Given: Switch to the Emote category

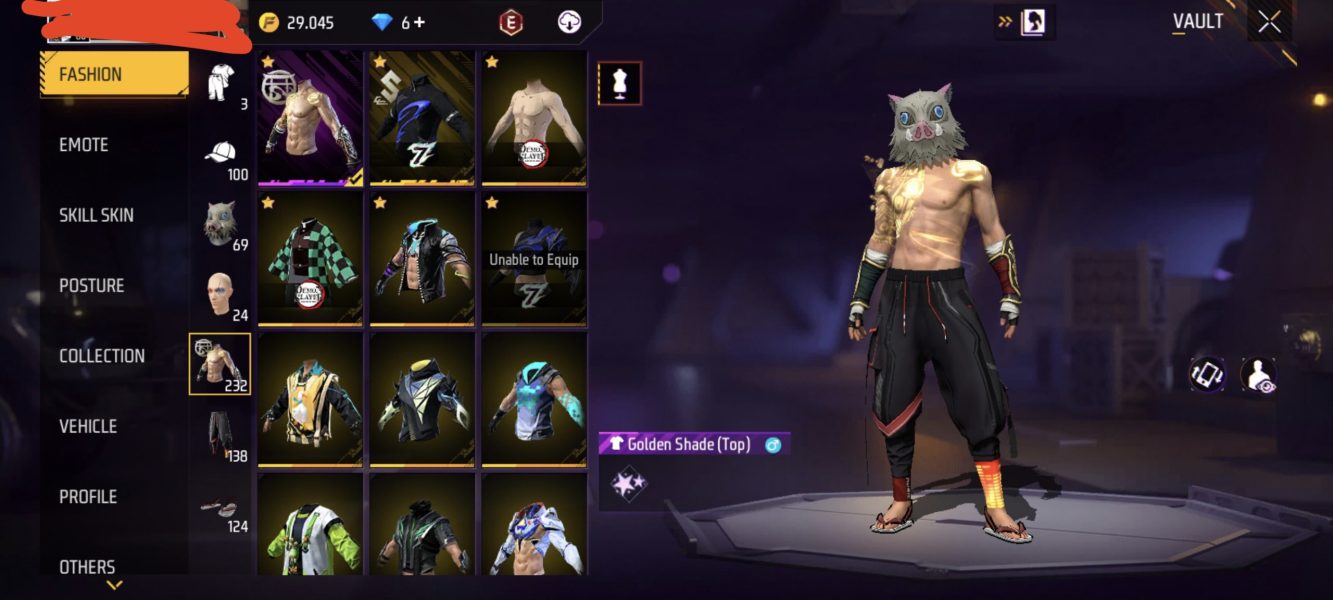Looking at the screenshot, I should [84, 145].
